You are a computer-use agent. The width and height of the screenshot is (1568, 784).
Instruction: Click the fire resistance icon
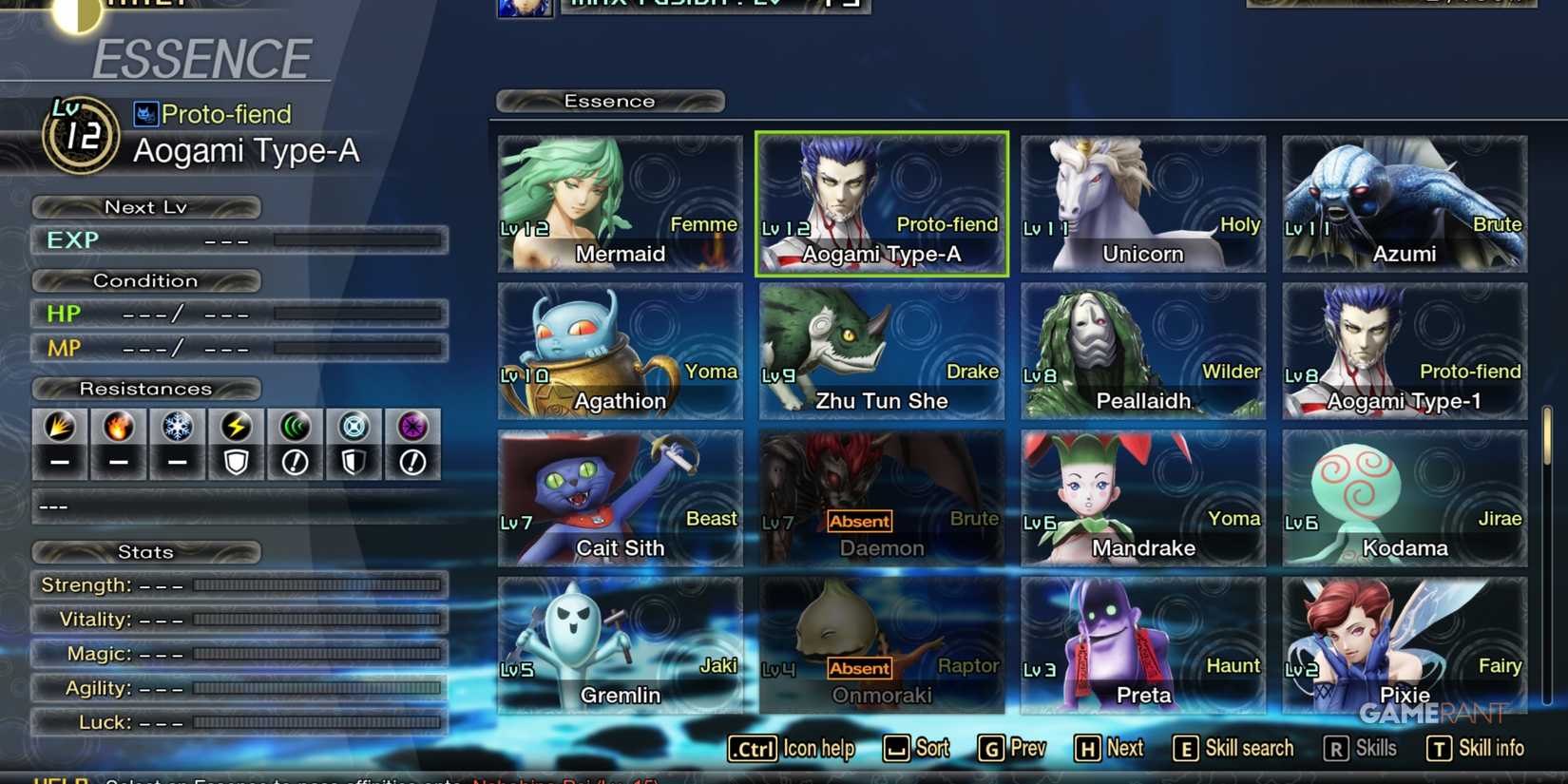pos(118,428)
